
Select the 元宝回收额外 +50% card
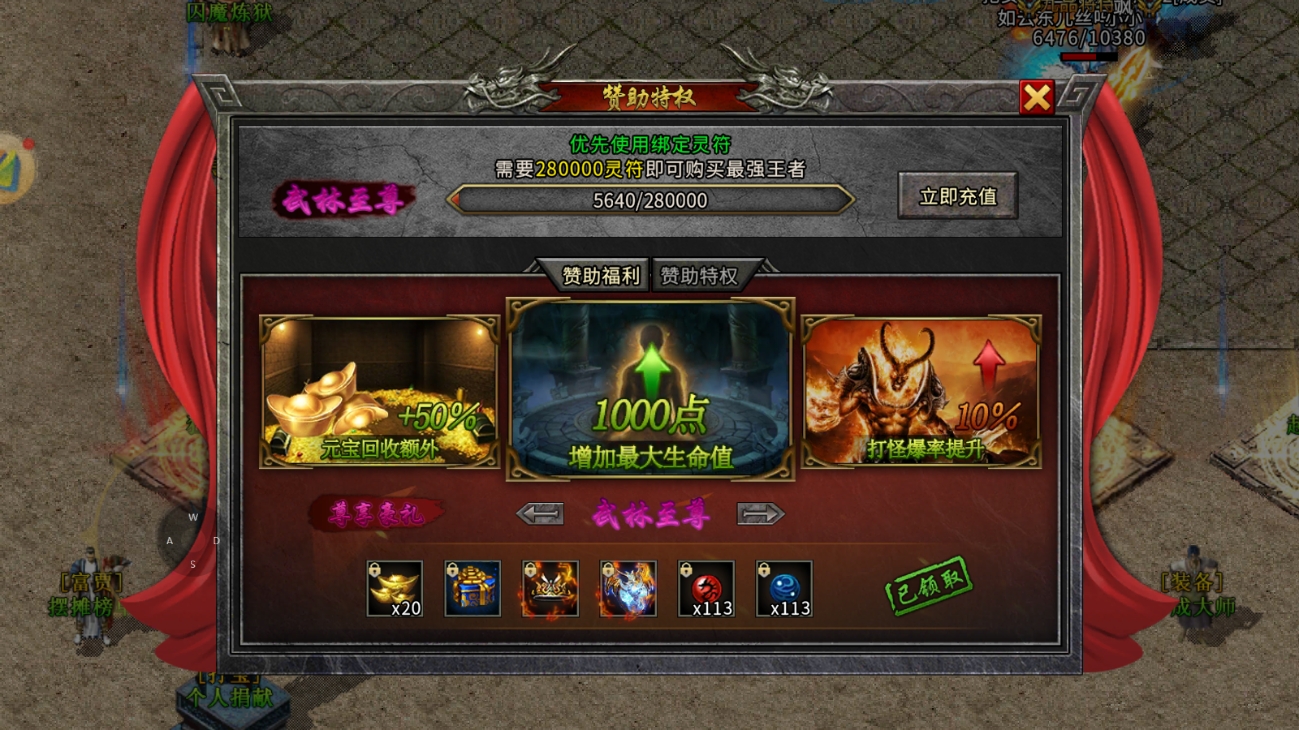click(379, 391)
